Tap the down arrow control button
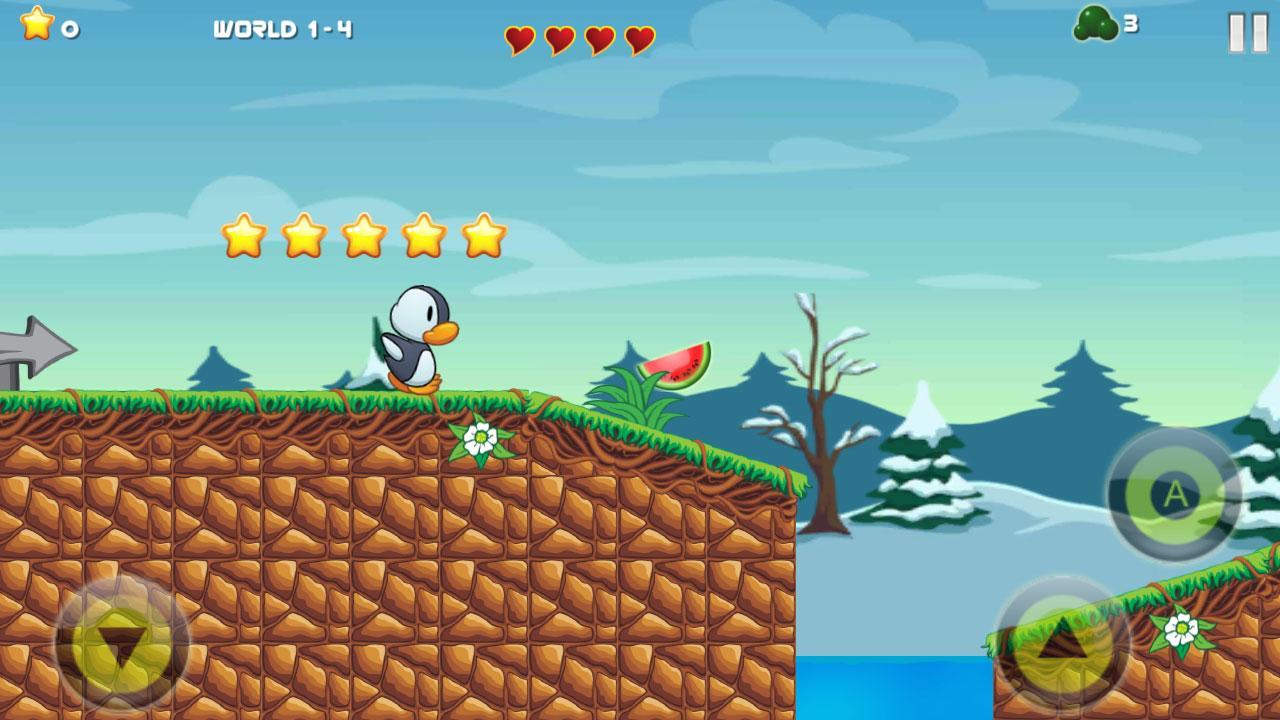This screenshot has height=720, width=1280. tap(121, 644)
